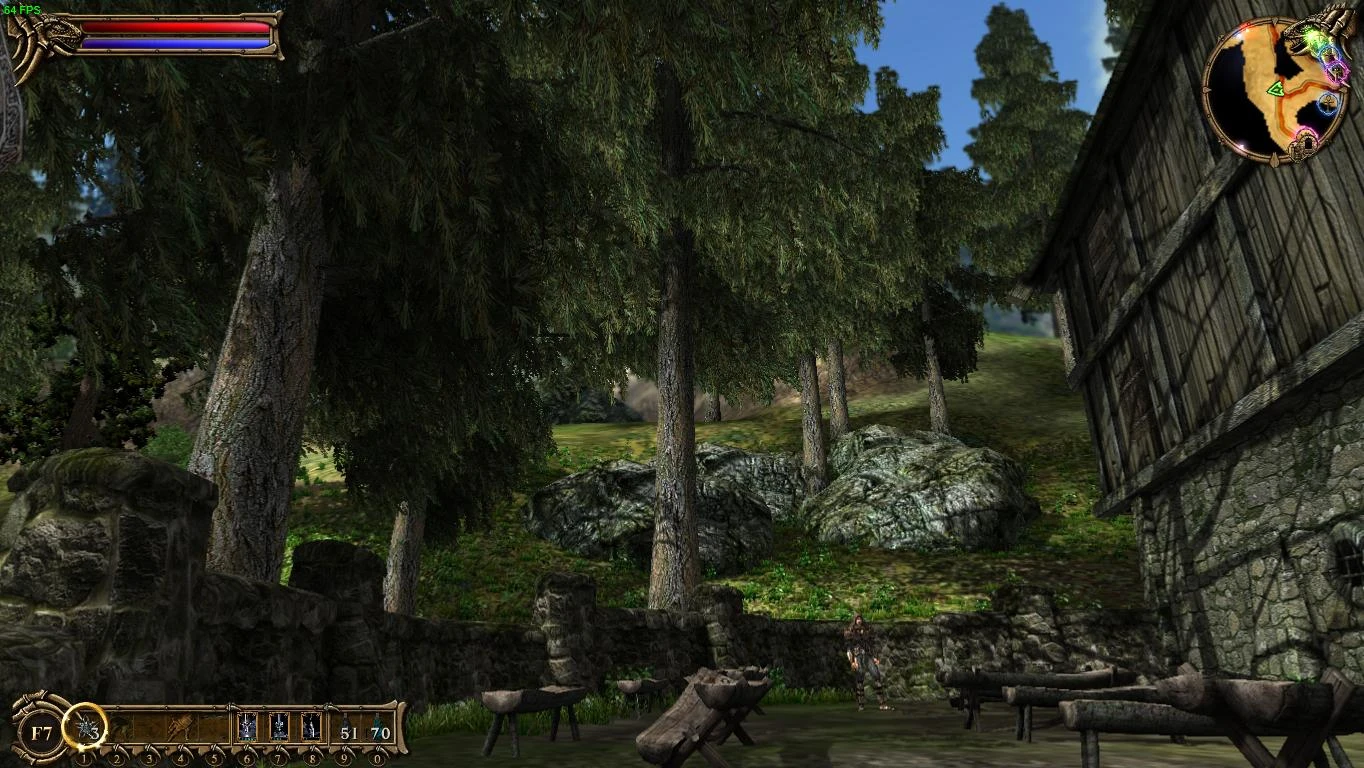Screen dimensions: 1364x768
Task: Click the glowing green marker on the minimap
Action: (x=1316, y=38)
